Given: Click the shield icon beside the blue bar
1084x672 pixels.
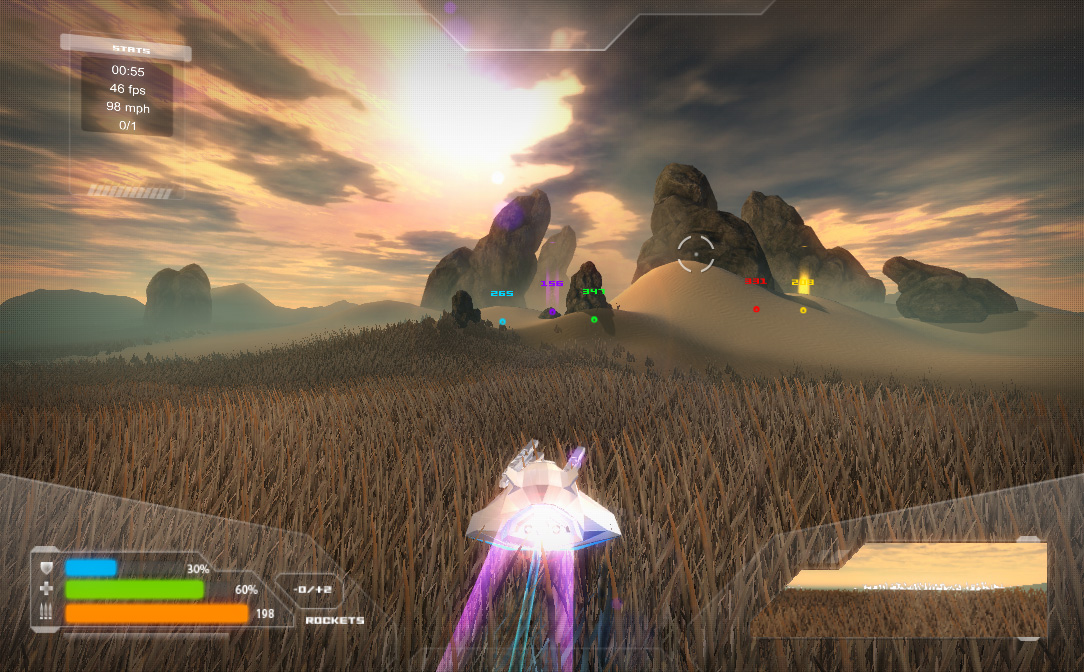Looking at the screenshot, I should (x=46, y=568).
